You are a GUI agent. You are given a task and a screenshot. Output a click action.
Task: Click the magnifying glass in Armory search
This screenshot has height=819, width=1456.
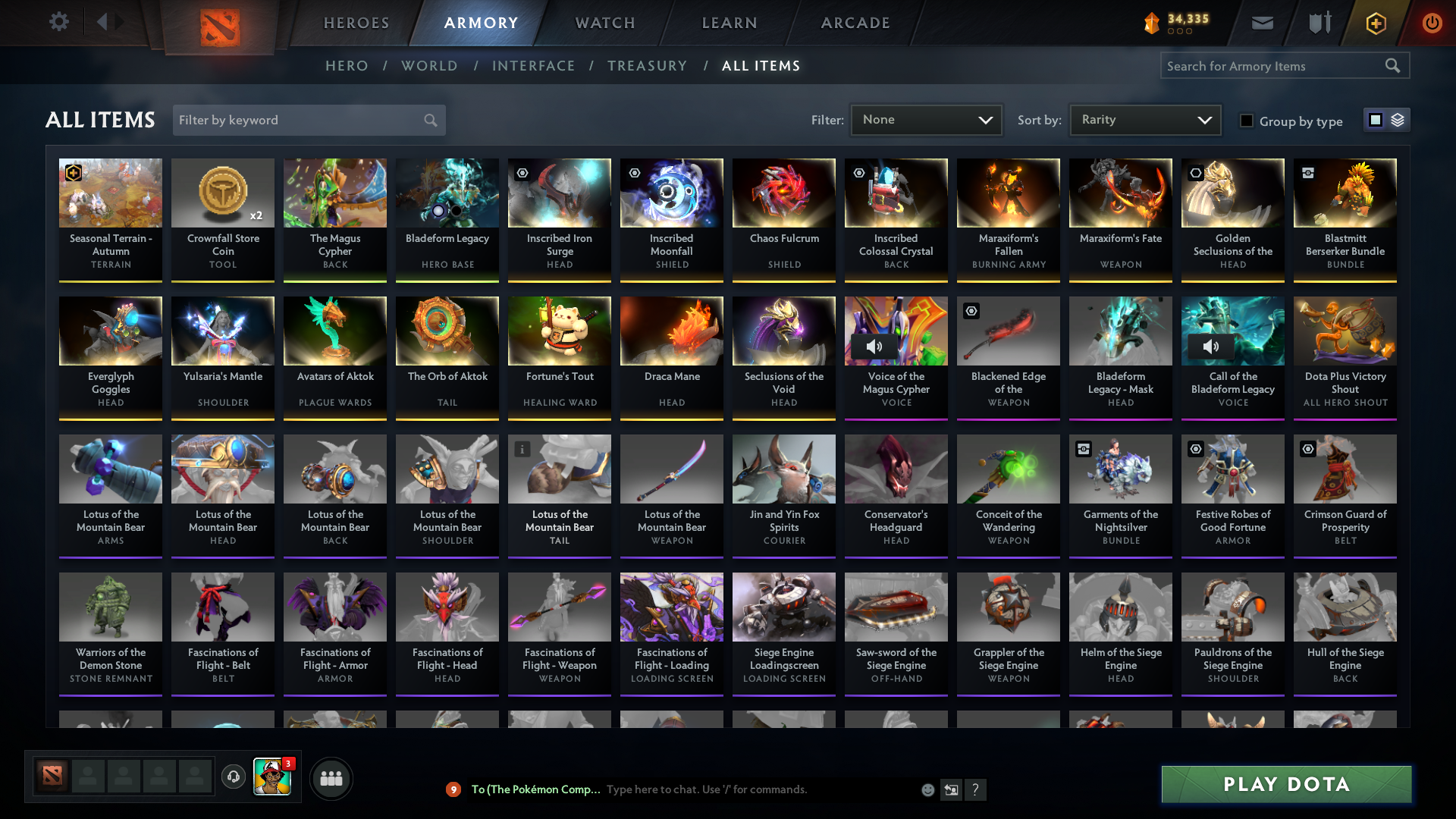tap(1394, 65)
